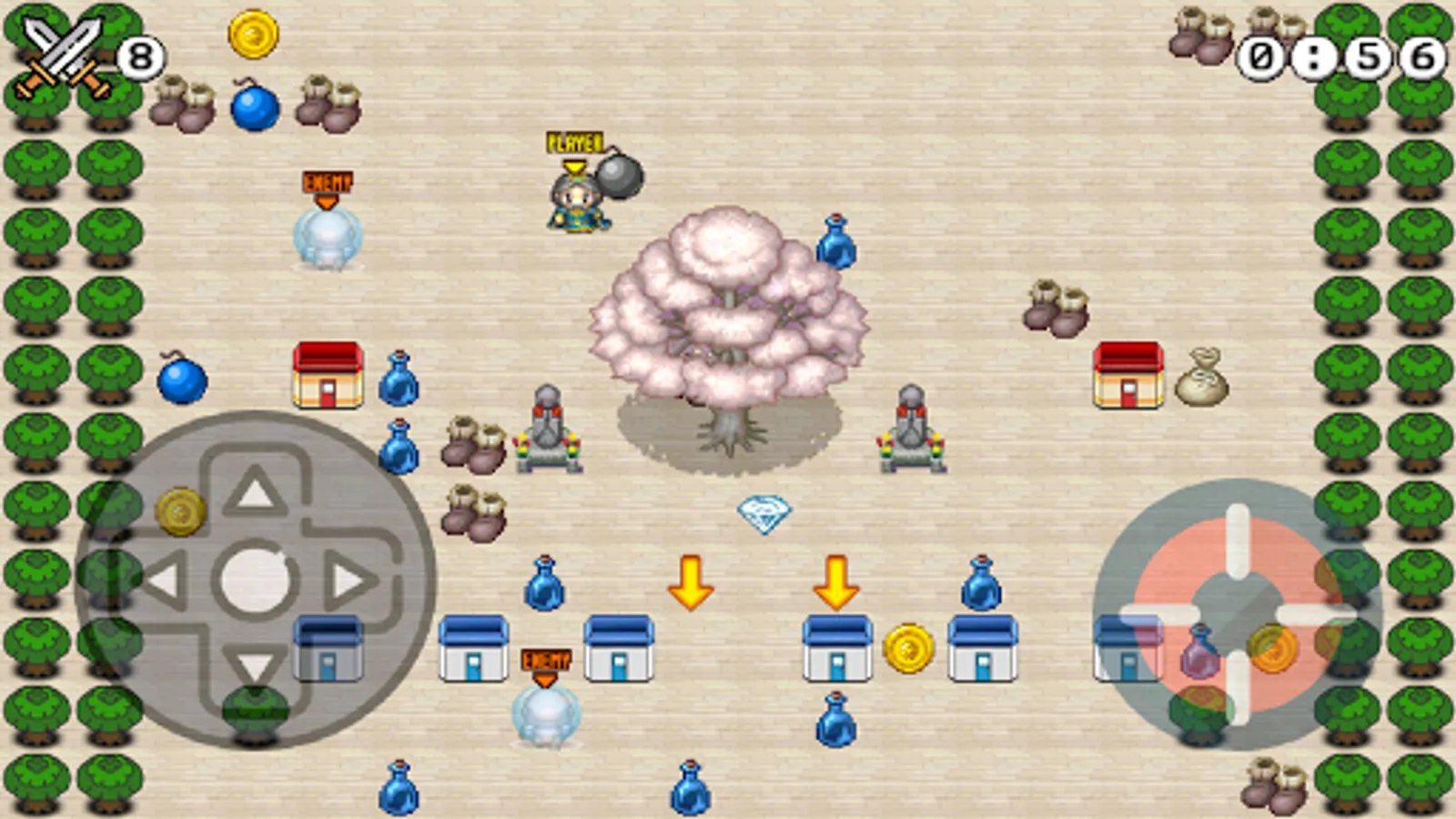The image size is (1456, 819).
Task: Click the left orange down arrow marker
Action: (692, 582)
